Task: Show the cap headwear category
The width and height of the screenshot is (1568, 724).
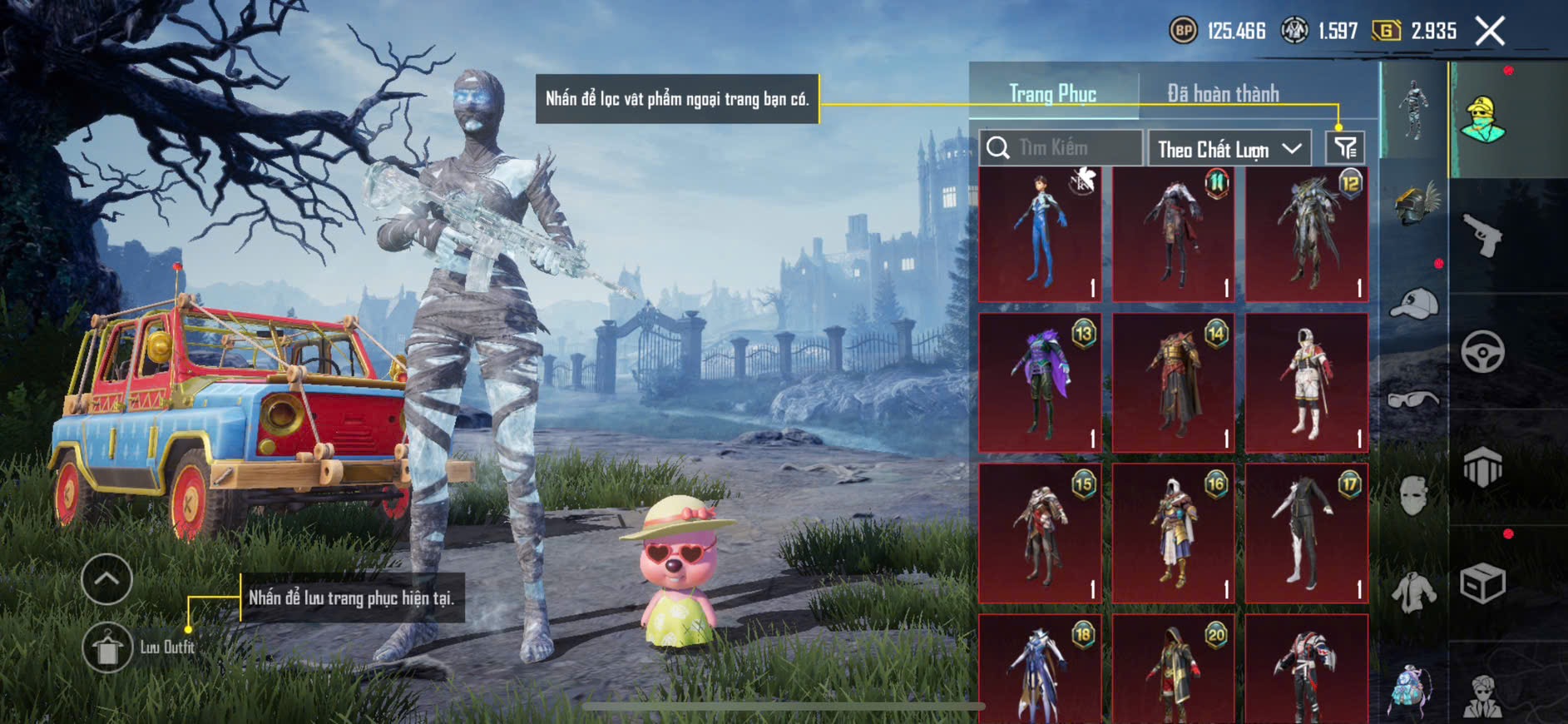Action: (x=1414, y=304)
